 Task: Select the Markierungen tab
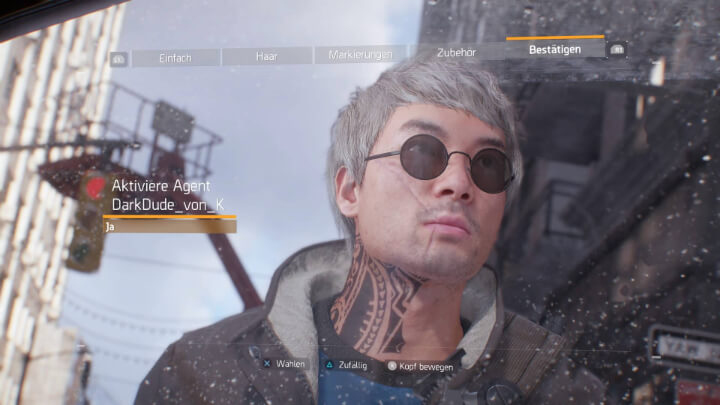tap(360, 54)
